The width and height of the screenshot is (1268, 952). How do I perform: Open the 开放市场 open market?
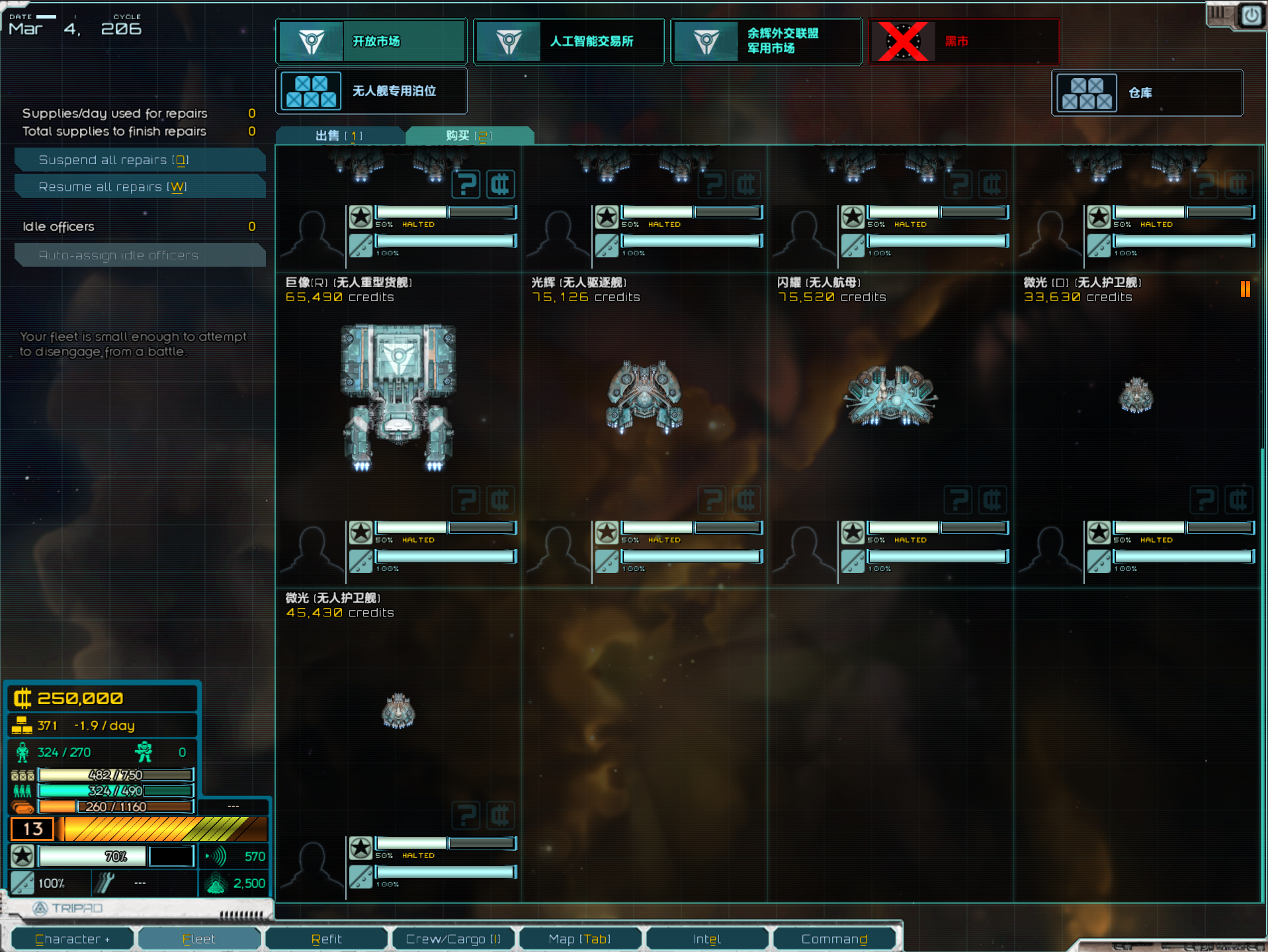[x=372, y=42]
